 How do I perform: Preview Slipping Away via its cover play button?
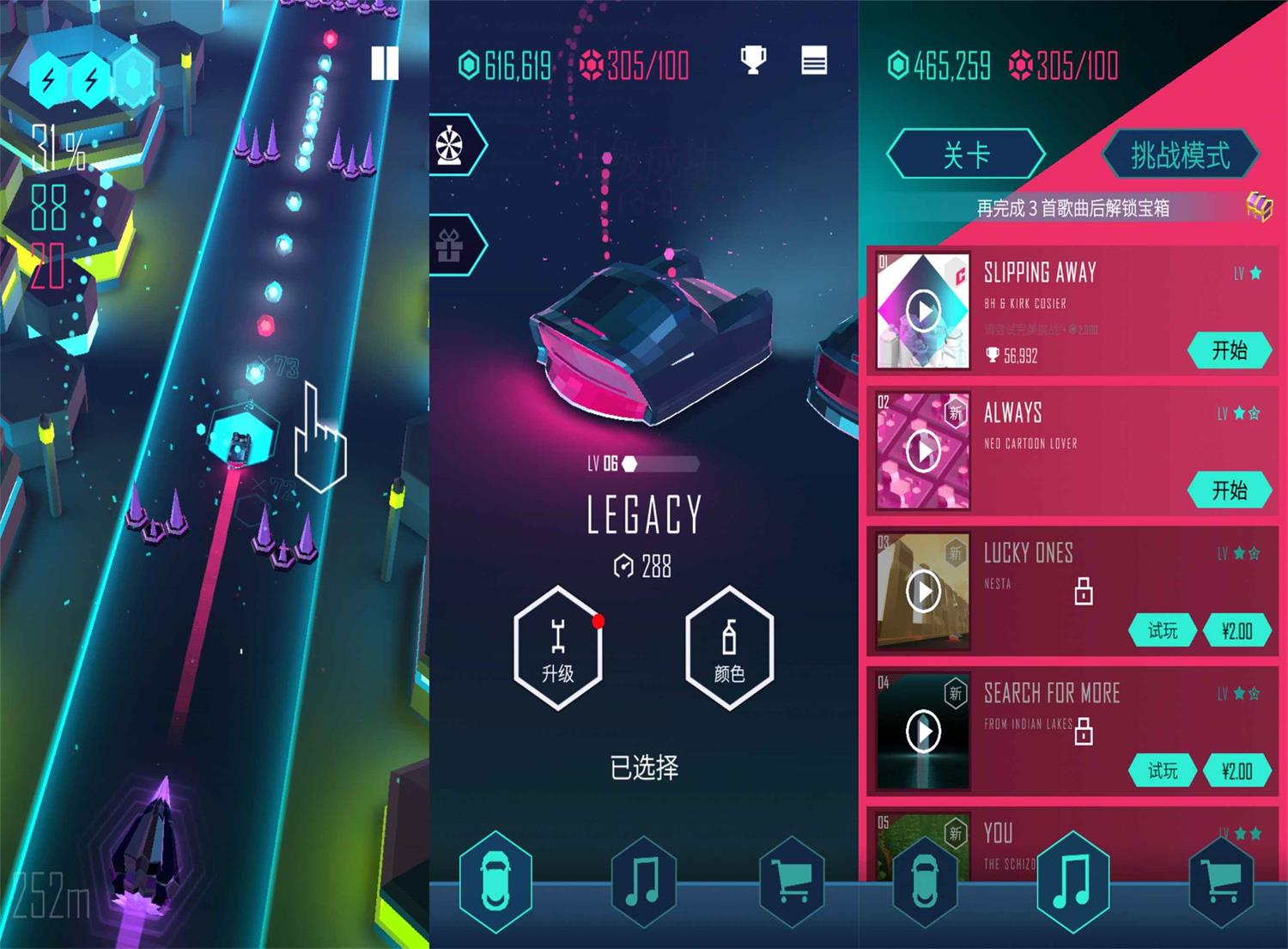(x=923, y=311)
